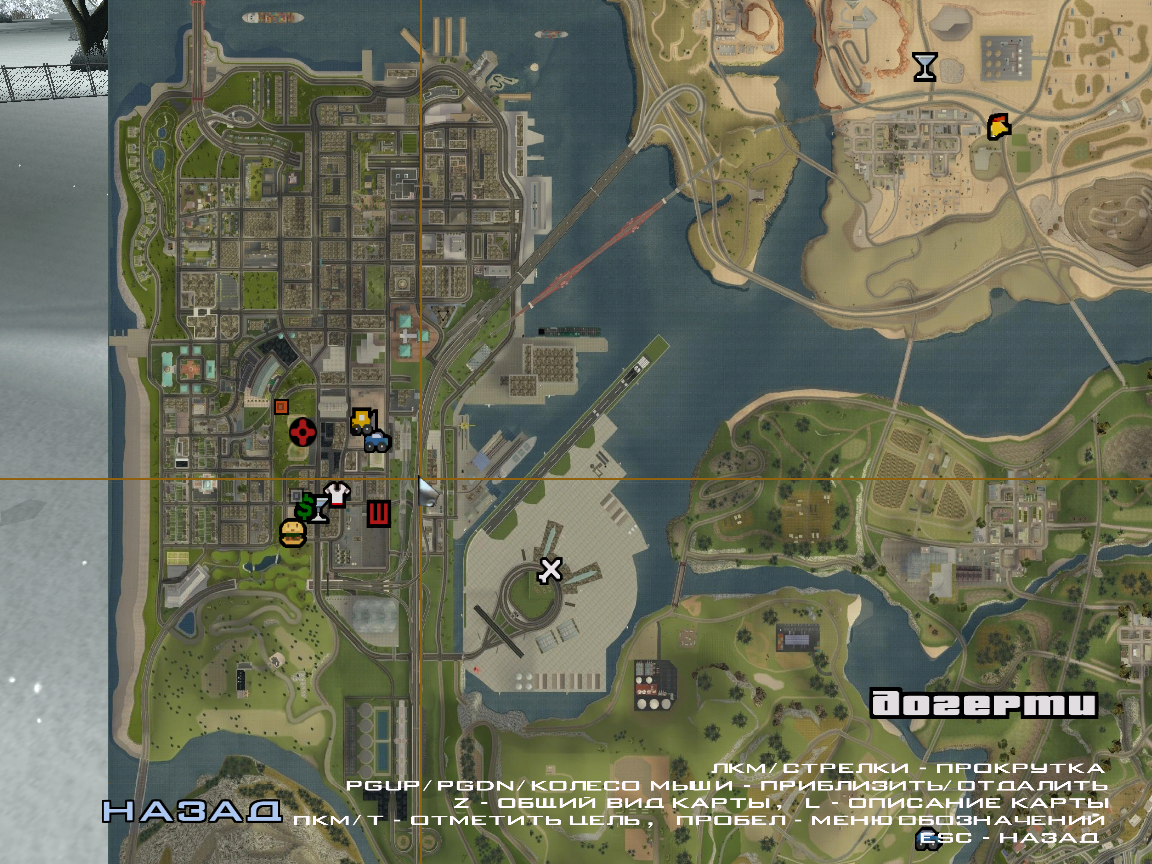Click the cocktail glass beside the dollar sign
The image size is (1152, 864).
pos(320,511)
